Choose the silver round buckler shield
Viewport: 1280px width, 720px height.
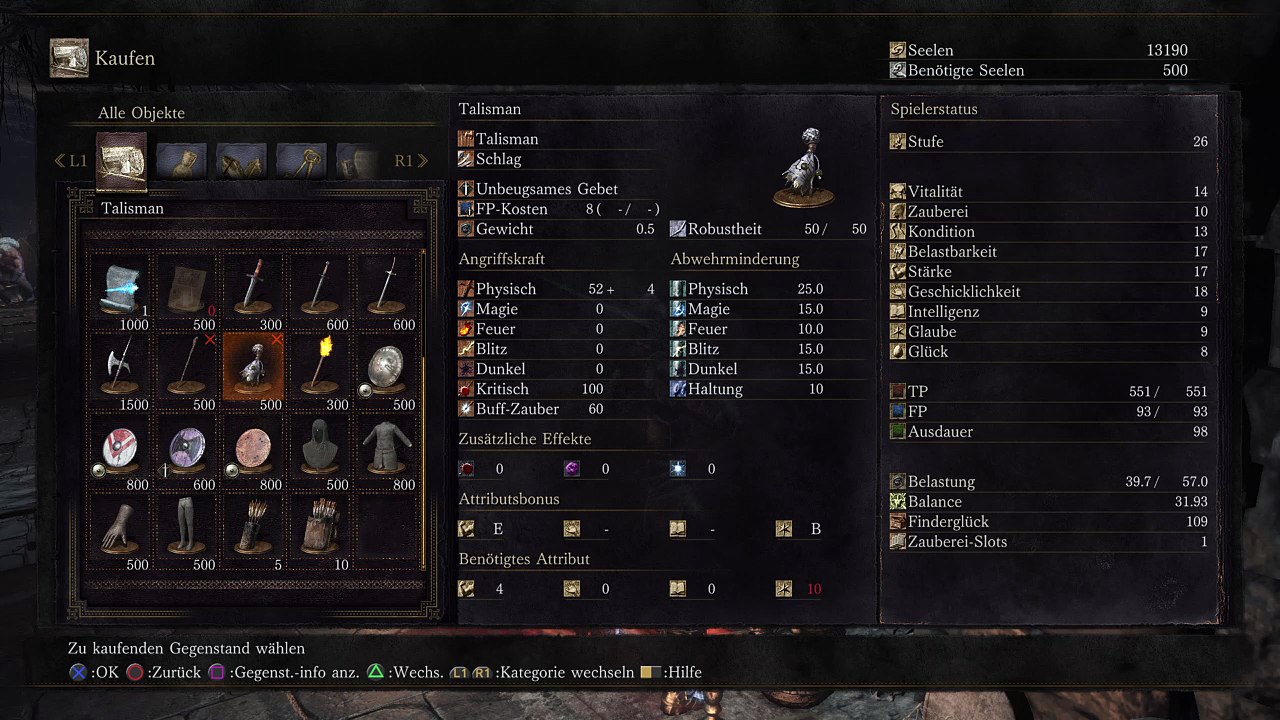pos(388,368)
